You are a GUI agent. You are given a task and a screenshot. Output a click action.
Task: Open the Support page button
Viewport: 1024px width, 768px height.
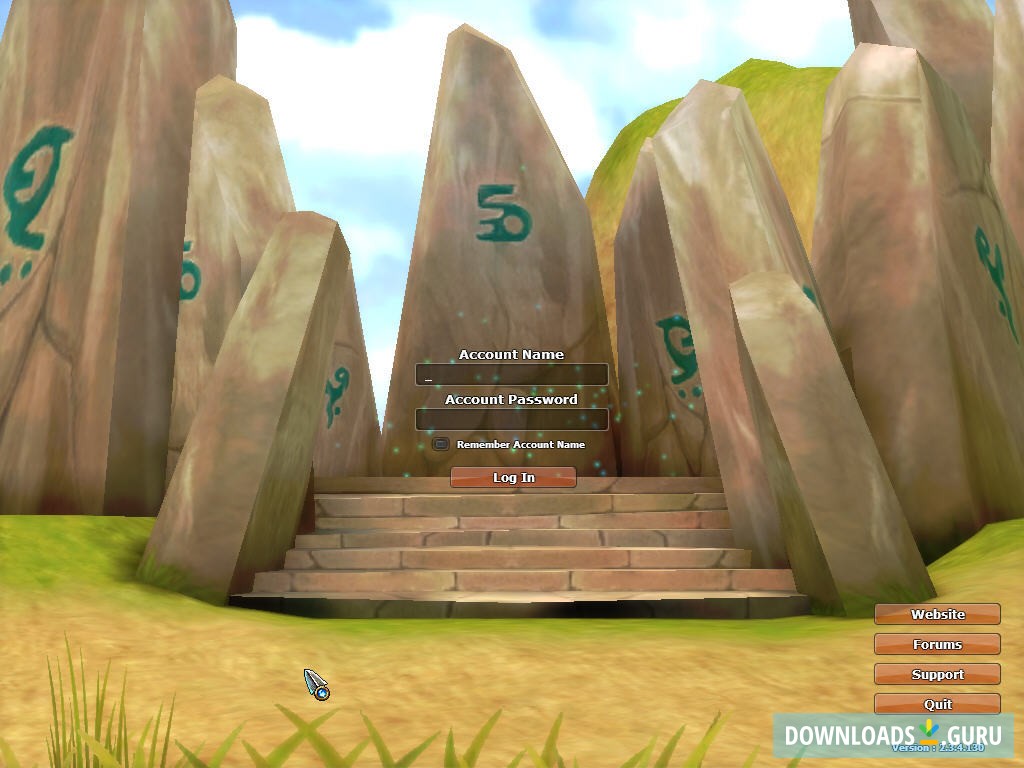[x=937, y=674]
